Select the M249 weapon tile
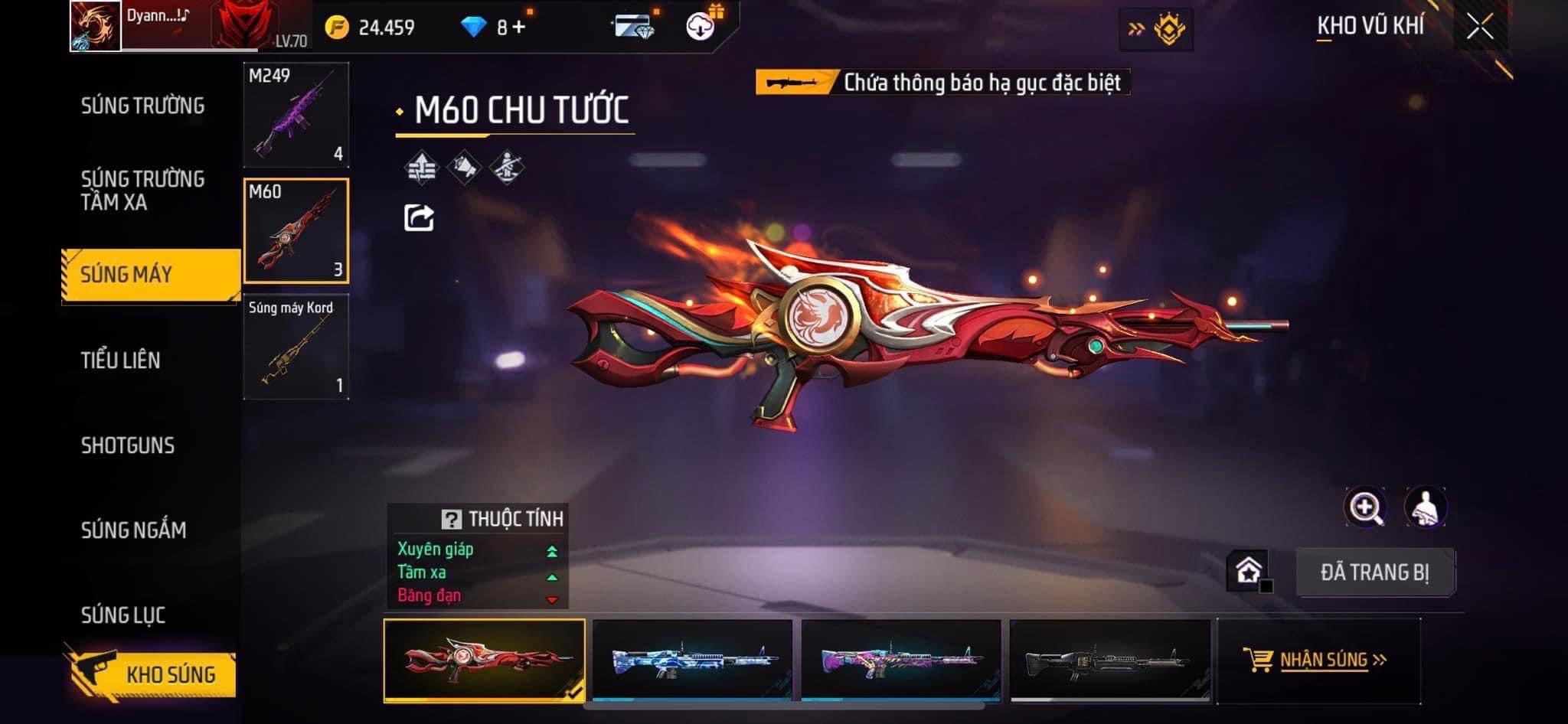This screenshot has width=1568, height=724. coord(296,115)
